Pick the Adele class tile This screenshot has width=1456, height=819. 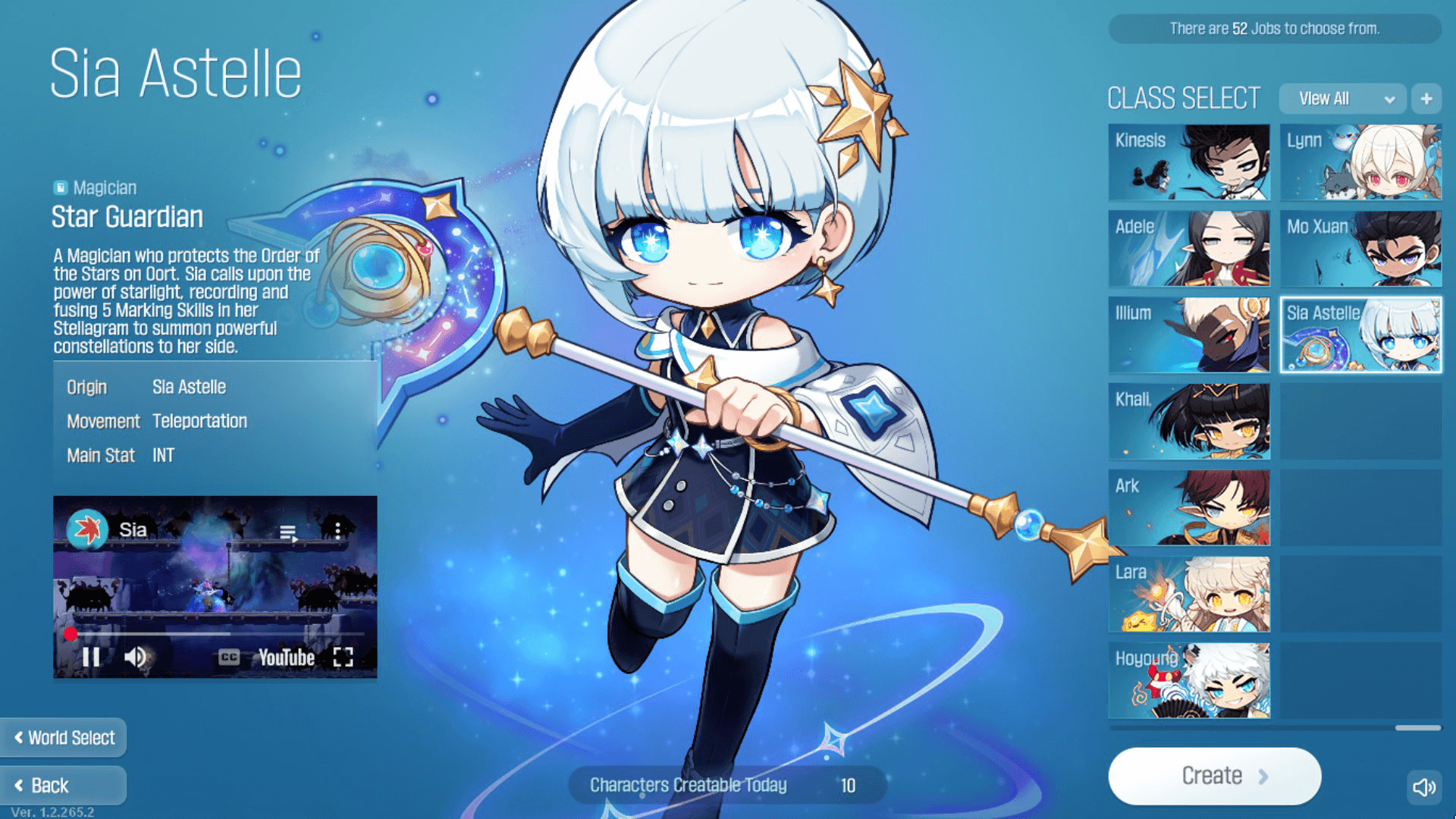[1188, 249]
